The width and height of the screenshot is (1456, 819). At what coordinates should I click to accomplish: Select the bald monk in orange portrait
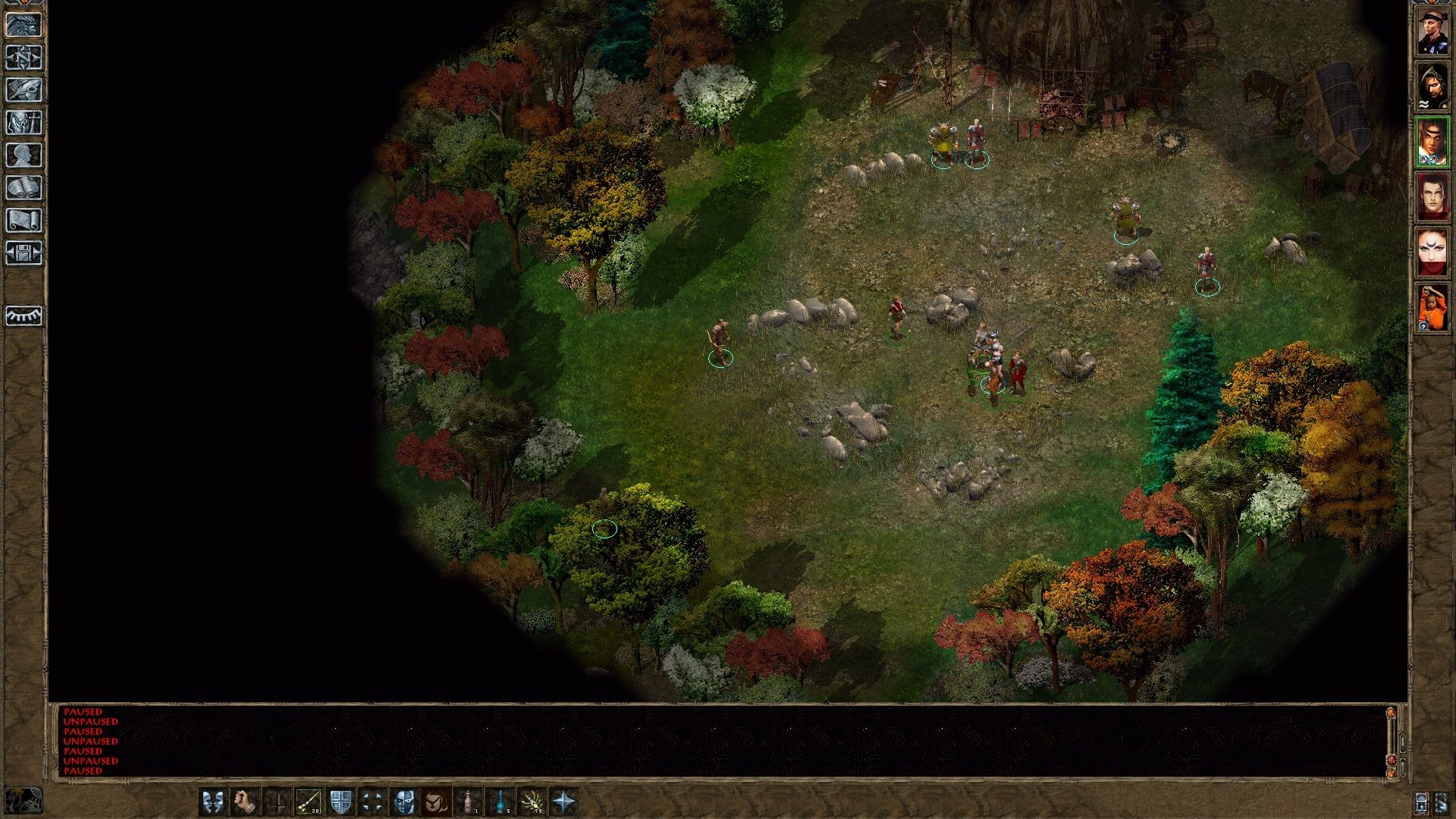click(1432, 308)
